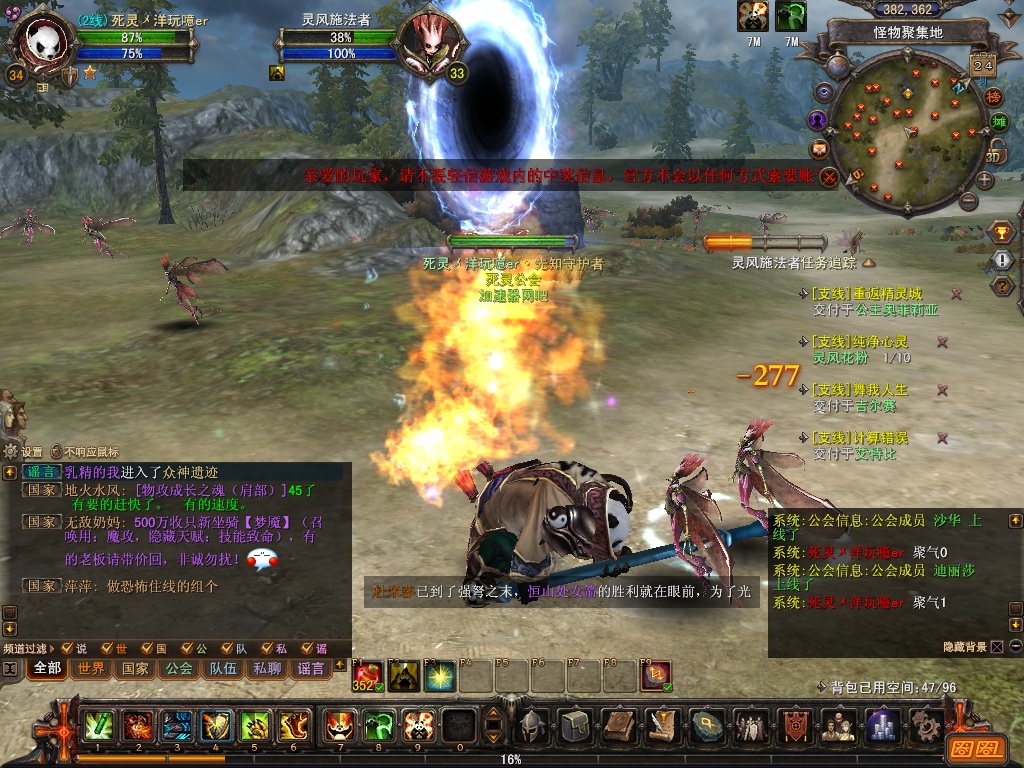Screen dimensions: 1024x768
Task: Click the minimap zoom-out minus button
Action: tap(967, 201)
